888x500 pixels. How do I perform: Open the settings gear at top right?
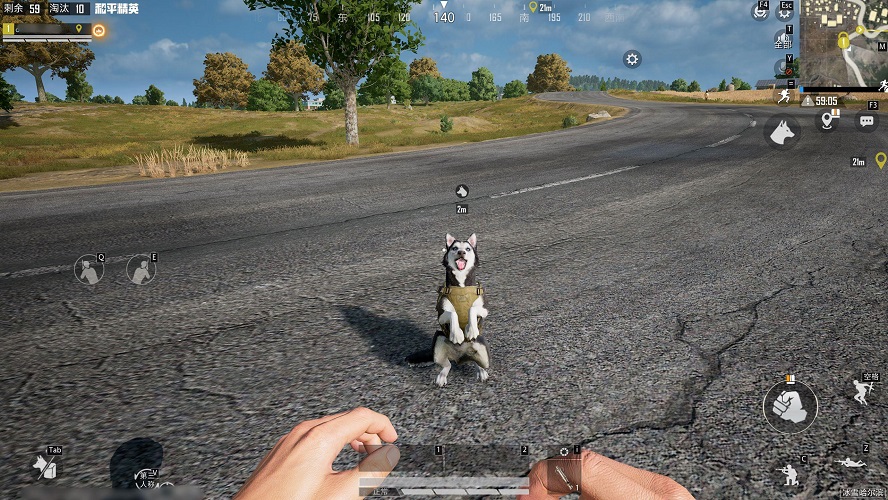tap(785, 12)
